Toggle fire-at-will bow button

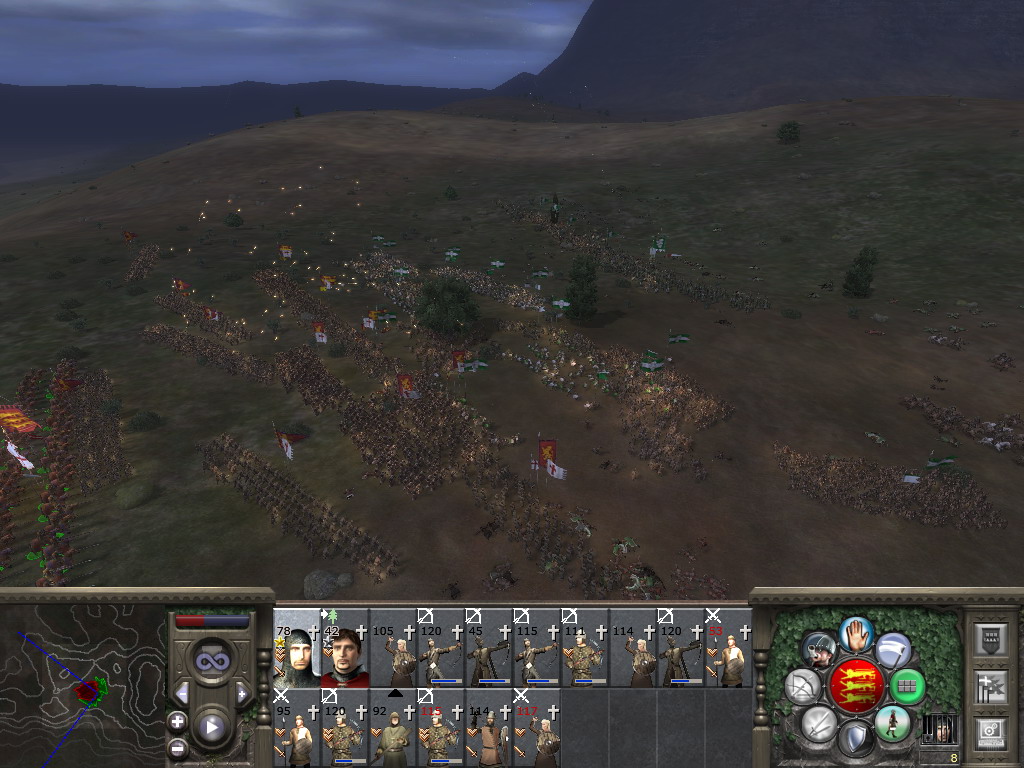pos(803,686)
